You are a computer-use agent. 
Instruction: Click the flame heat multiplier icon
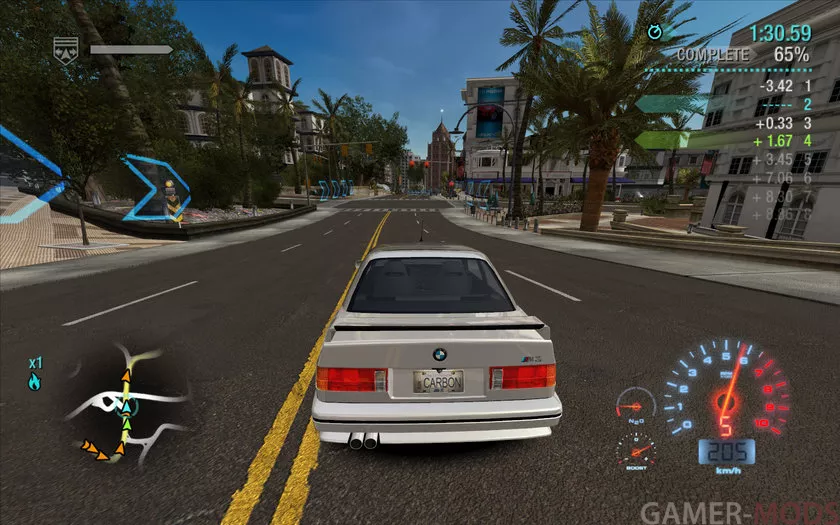pos(35,382)
